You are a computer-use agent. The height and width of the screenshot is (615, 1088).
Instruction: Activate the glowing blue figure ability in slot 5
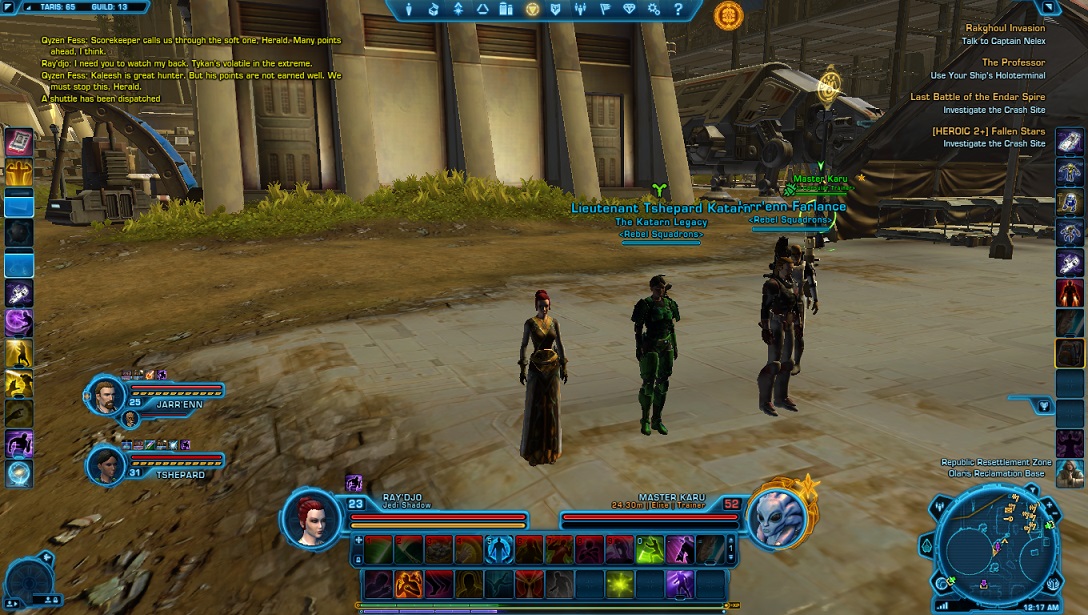(x=500, y=549)
